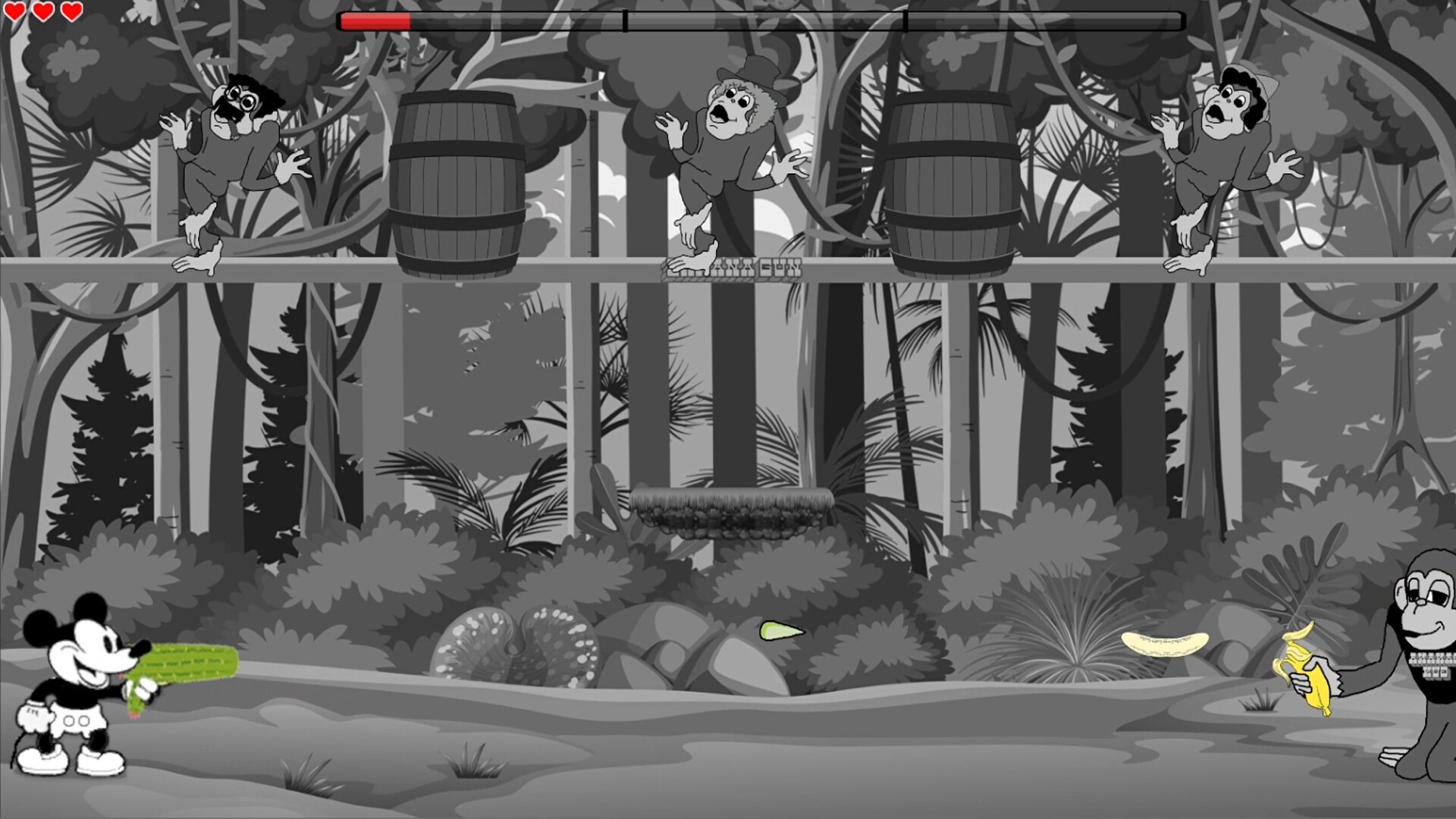The height and width of the screenshot is (819, 1456).
Task: Select the monkey wearing the top hat
Action: click(728, 152)
